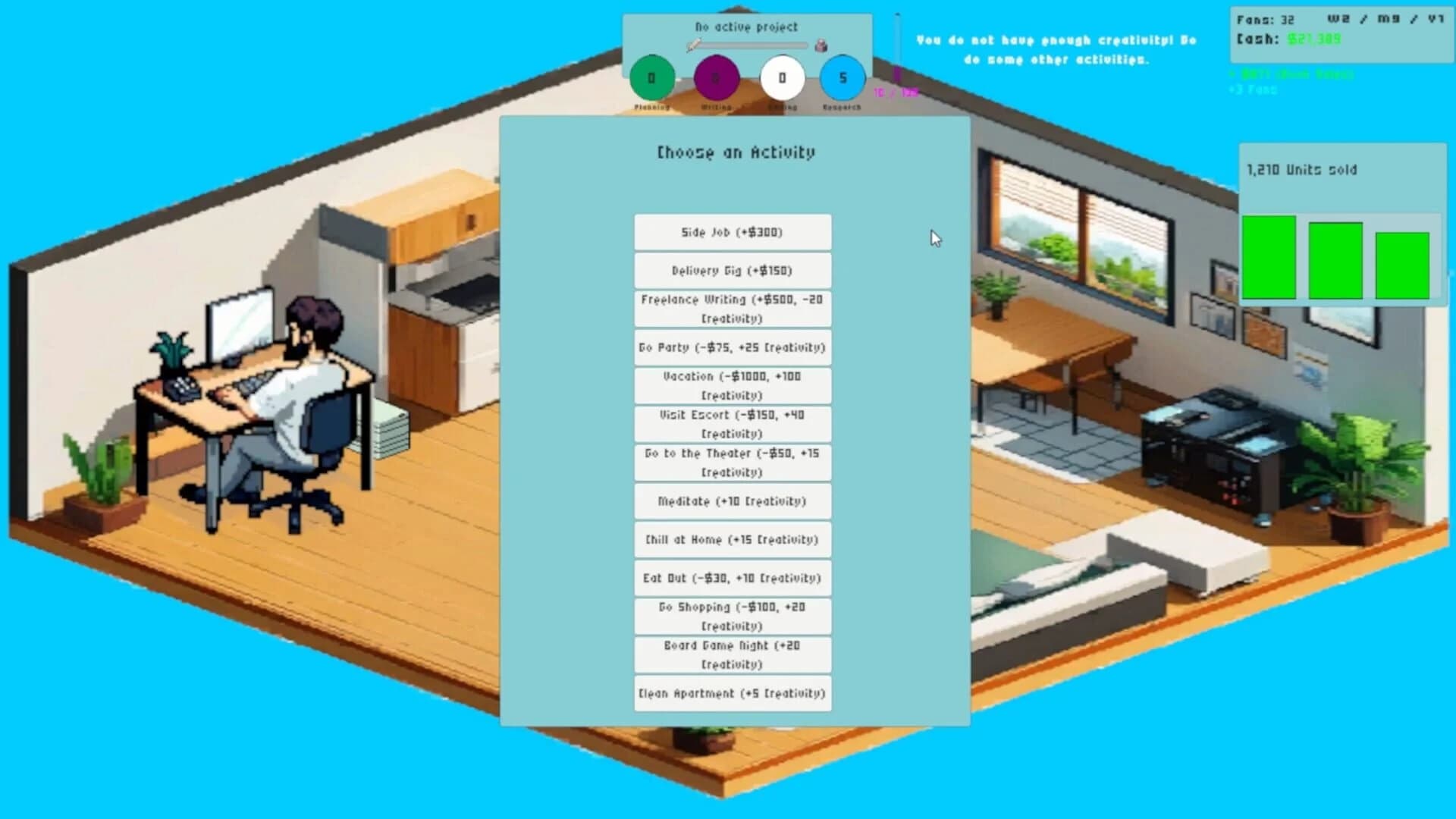Select Side Job to earn $300
This screenshot has height=819, width=1456.
732,232
